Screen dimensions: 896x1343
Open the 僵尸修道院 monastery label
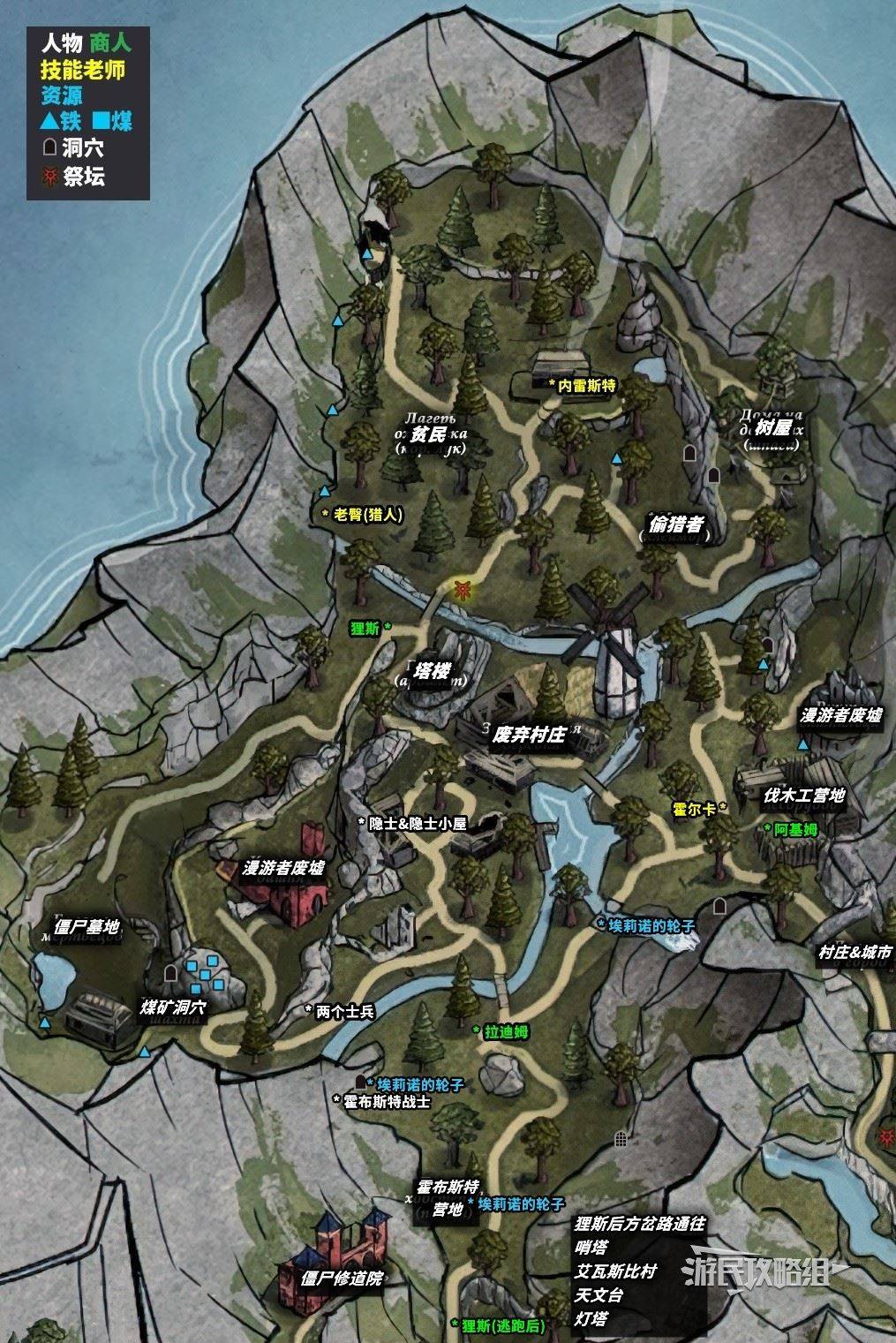tap(342, 1278)
